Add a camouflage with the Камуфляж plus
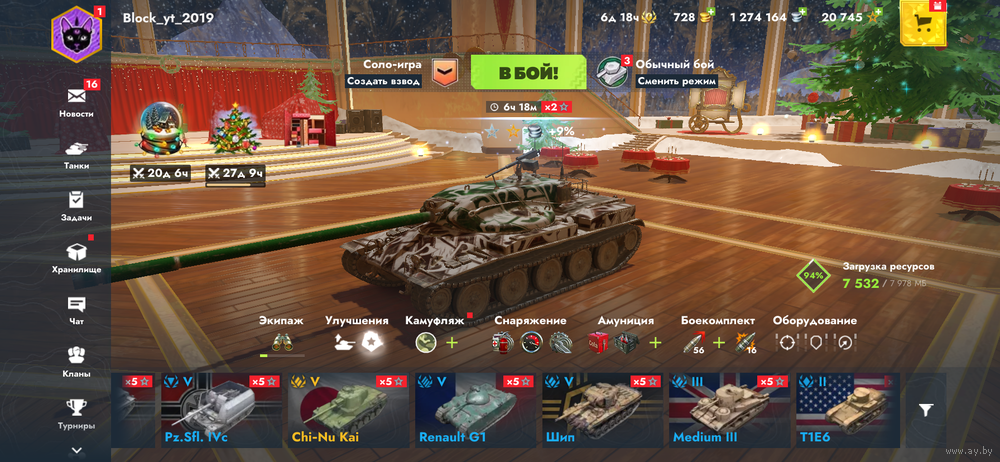This screenshot has height=462, width=1000. 452,343
